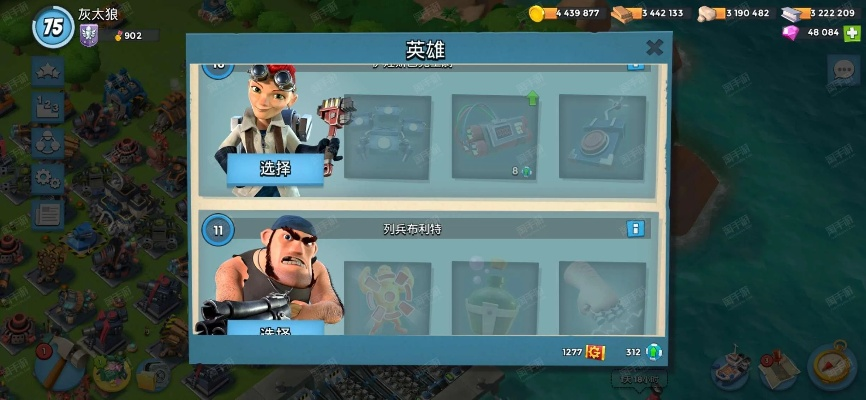866x400 pixels.
Task: Open the chat speech bubble
Action: [x=841, y=70]
